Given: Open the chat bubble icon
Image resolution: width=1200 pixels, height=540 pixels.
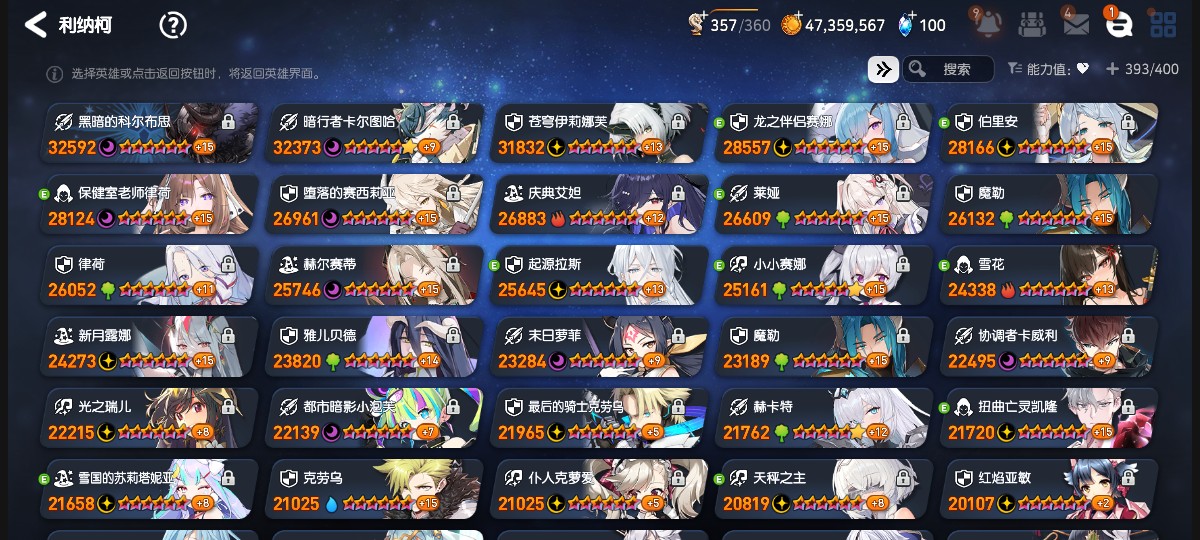Looking at the screenshot, I should pyautogui.click(x=1118, y=24).
